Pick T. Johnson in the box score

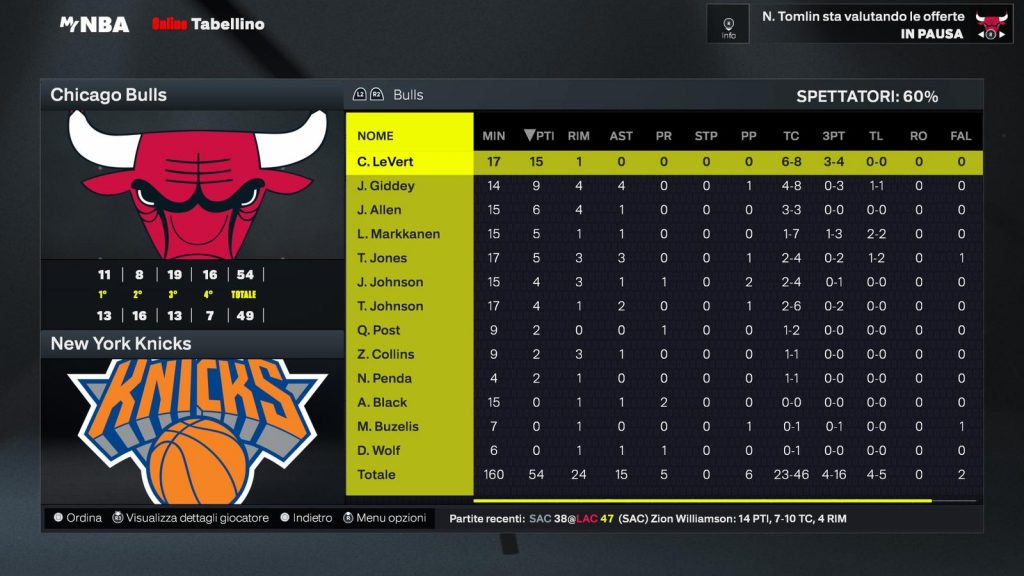tap(390, 306)
